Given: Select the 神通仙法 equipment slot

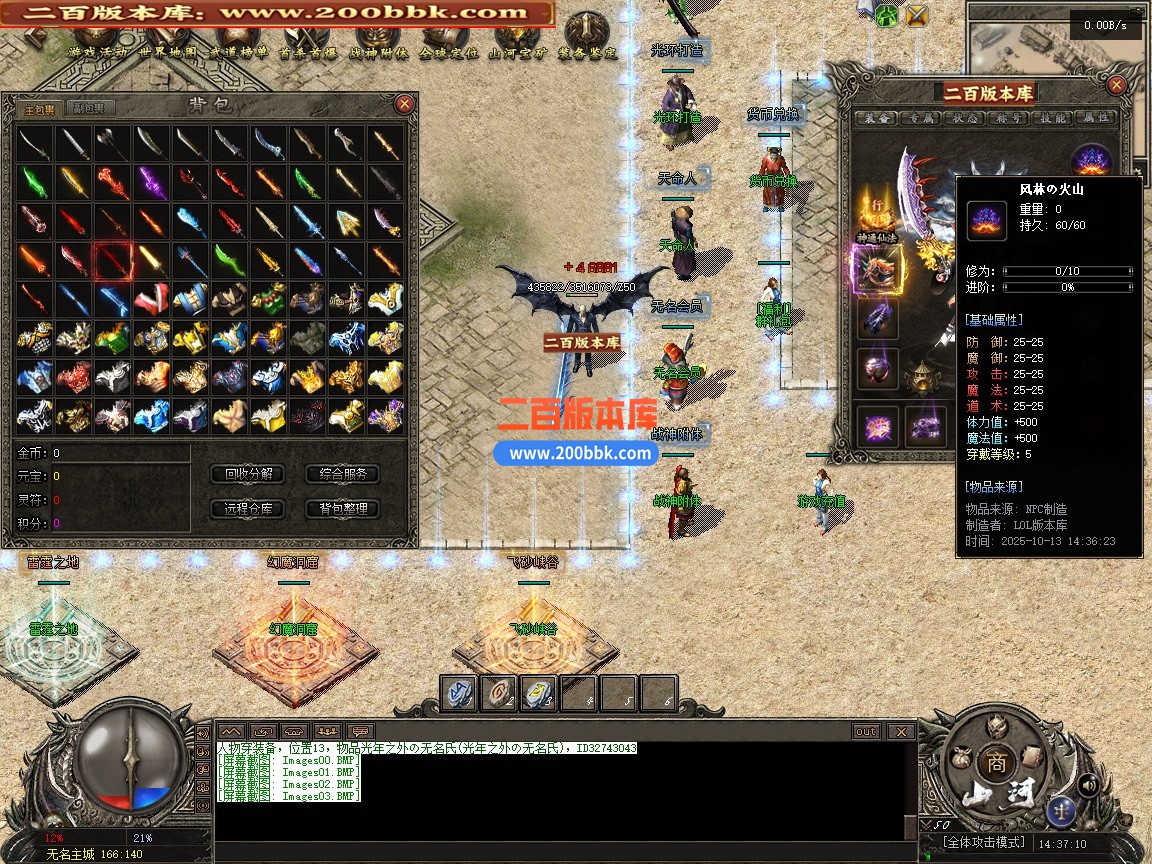Looking at the screenshot, I should pos(877,270).
